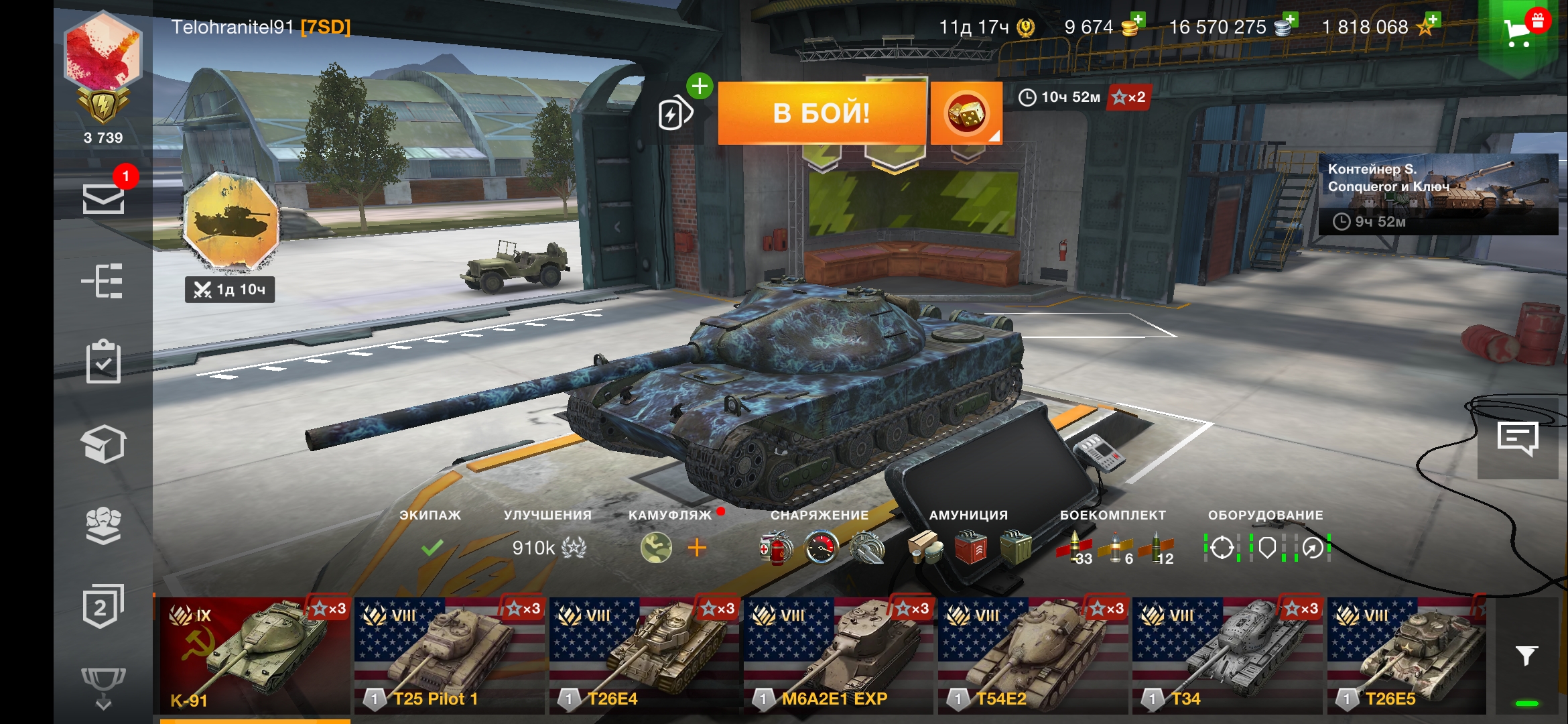Select the T34 tank card
Screen dimensions: 1568x724
pyautogui.click(x=1226, y=656)
